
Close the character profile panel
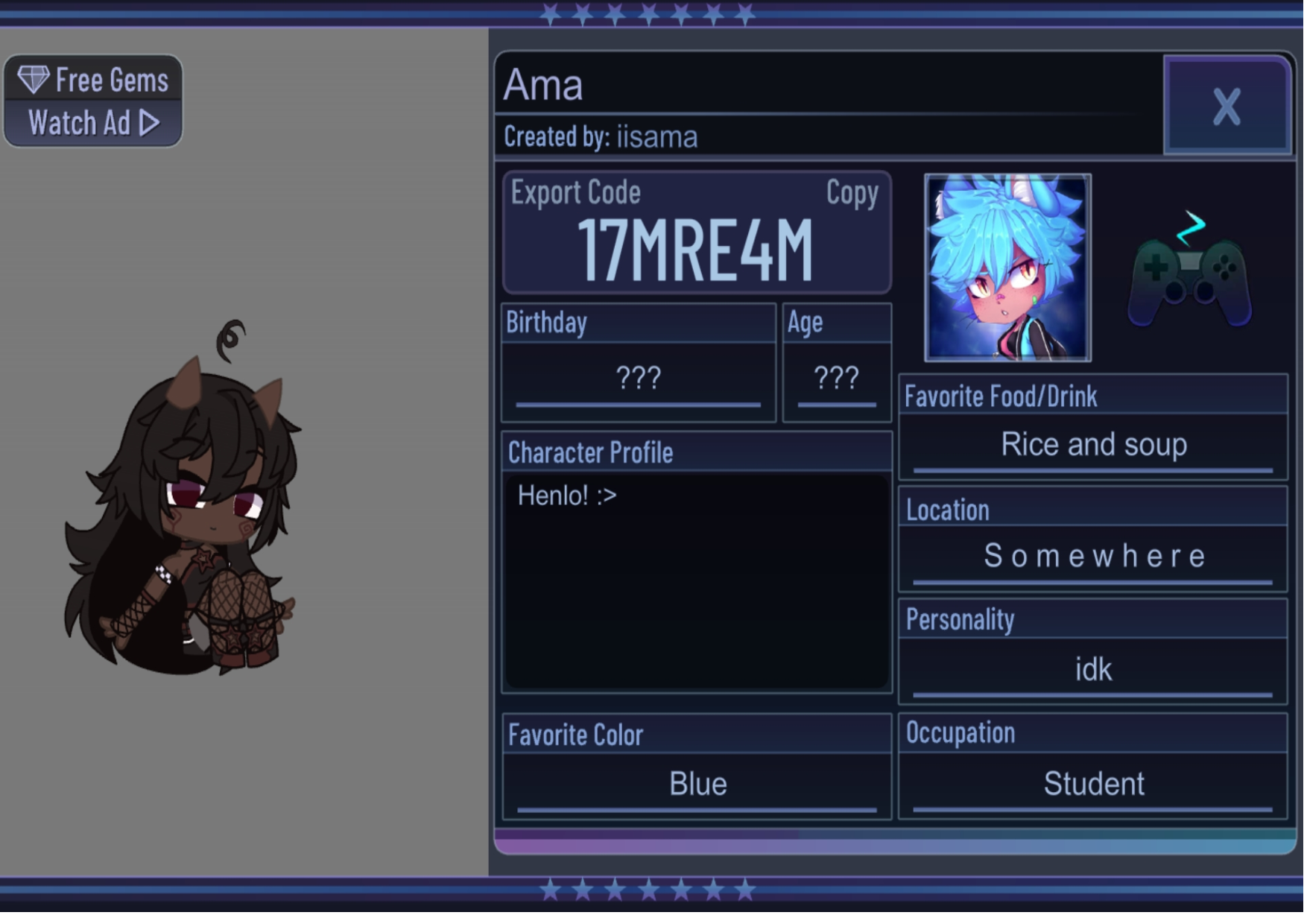coord(1226,105)
